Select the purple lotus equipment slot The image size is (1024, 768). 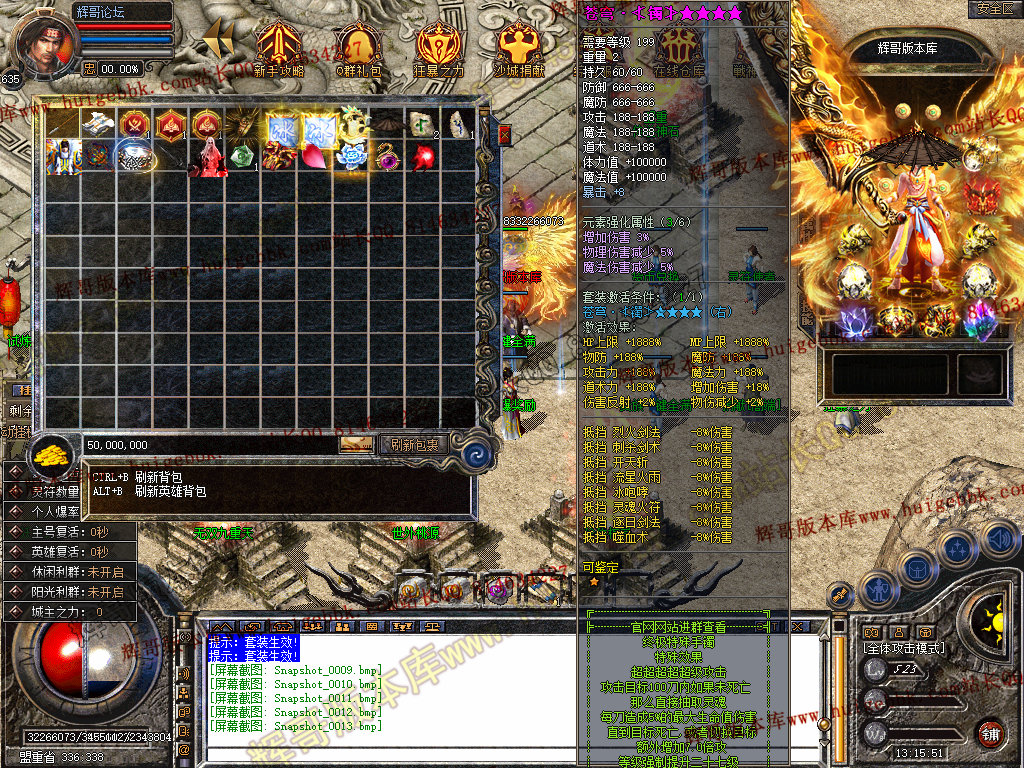856,321
